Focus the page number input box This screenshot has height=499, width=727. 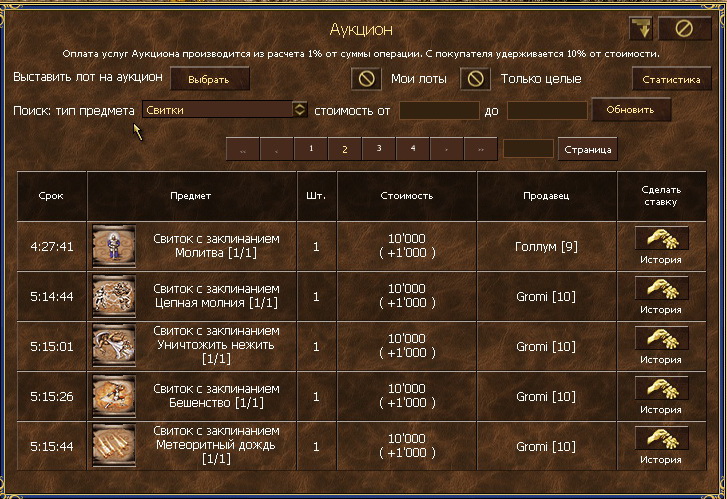pyautogui.click(x=528, y=149)
